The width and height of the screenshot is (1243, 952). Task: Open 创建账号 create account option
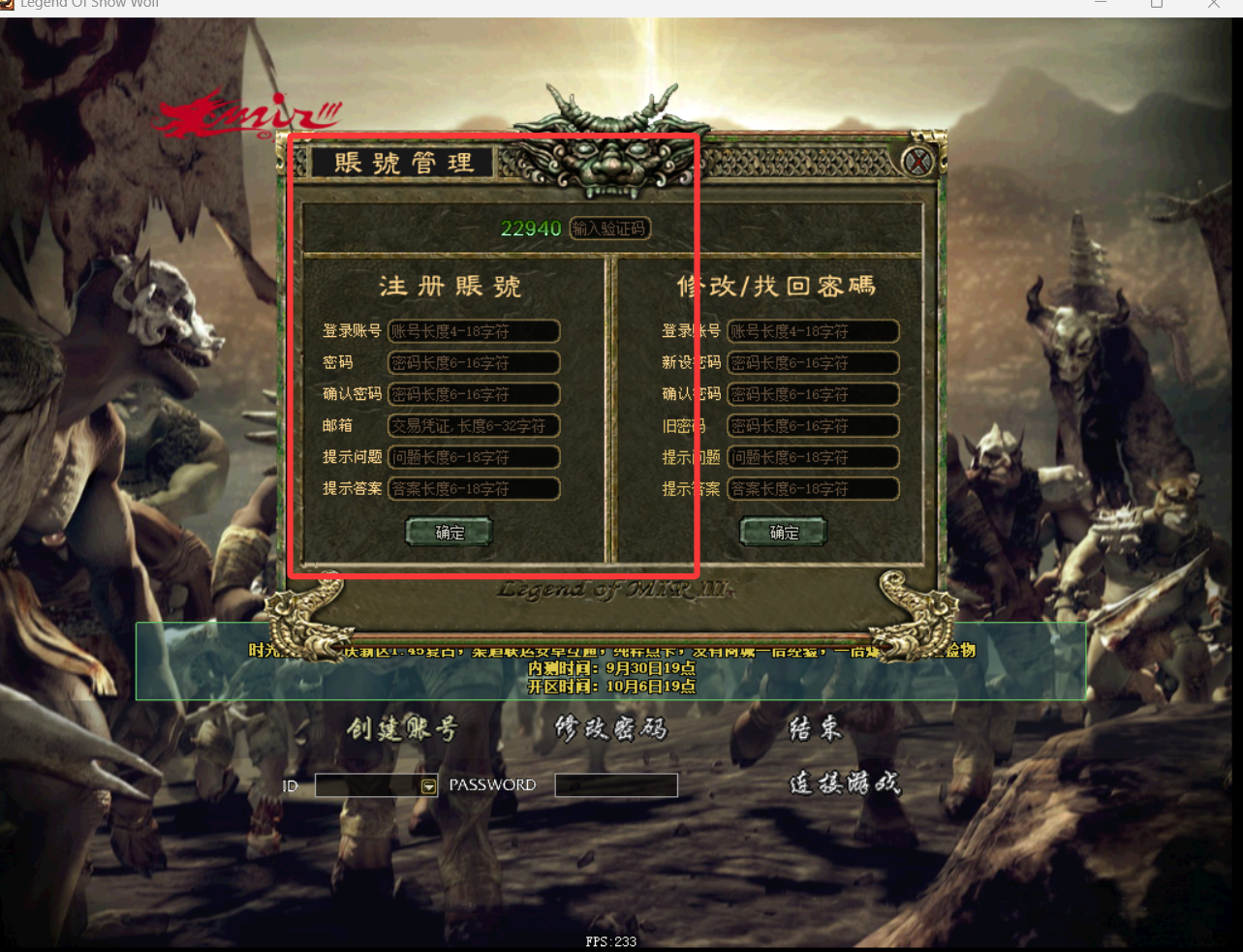coord(402,729)
